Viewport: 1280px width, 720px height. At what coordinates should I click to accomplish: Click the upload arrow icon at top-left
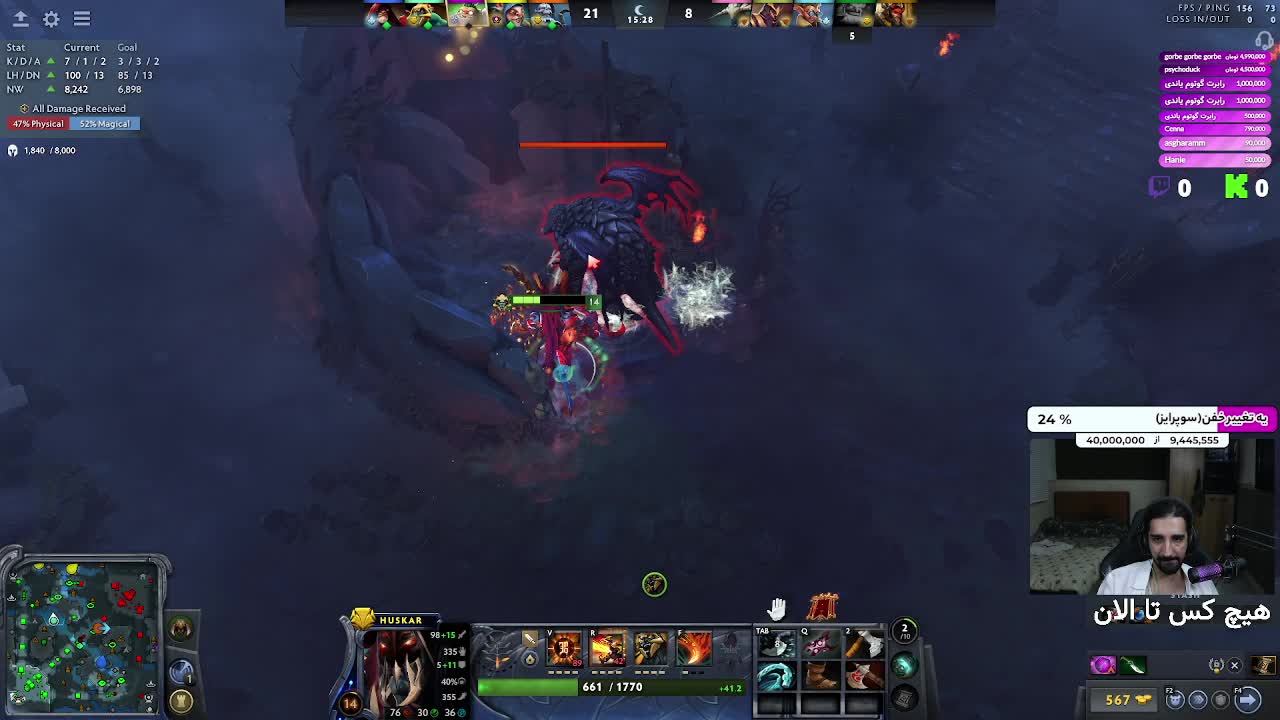pyautogui.click(x=20, y=19)
